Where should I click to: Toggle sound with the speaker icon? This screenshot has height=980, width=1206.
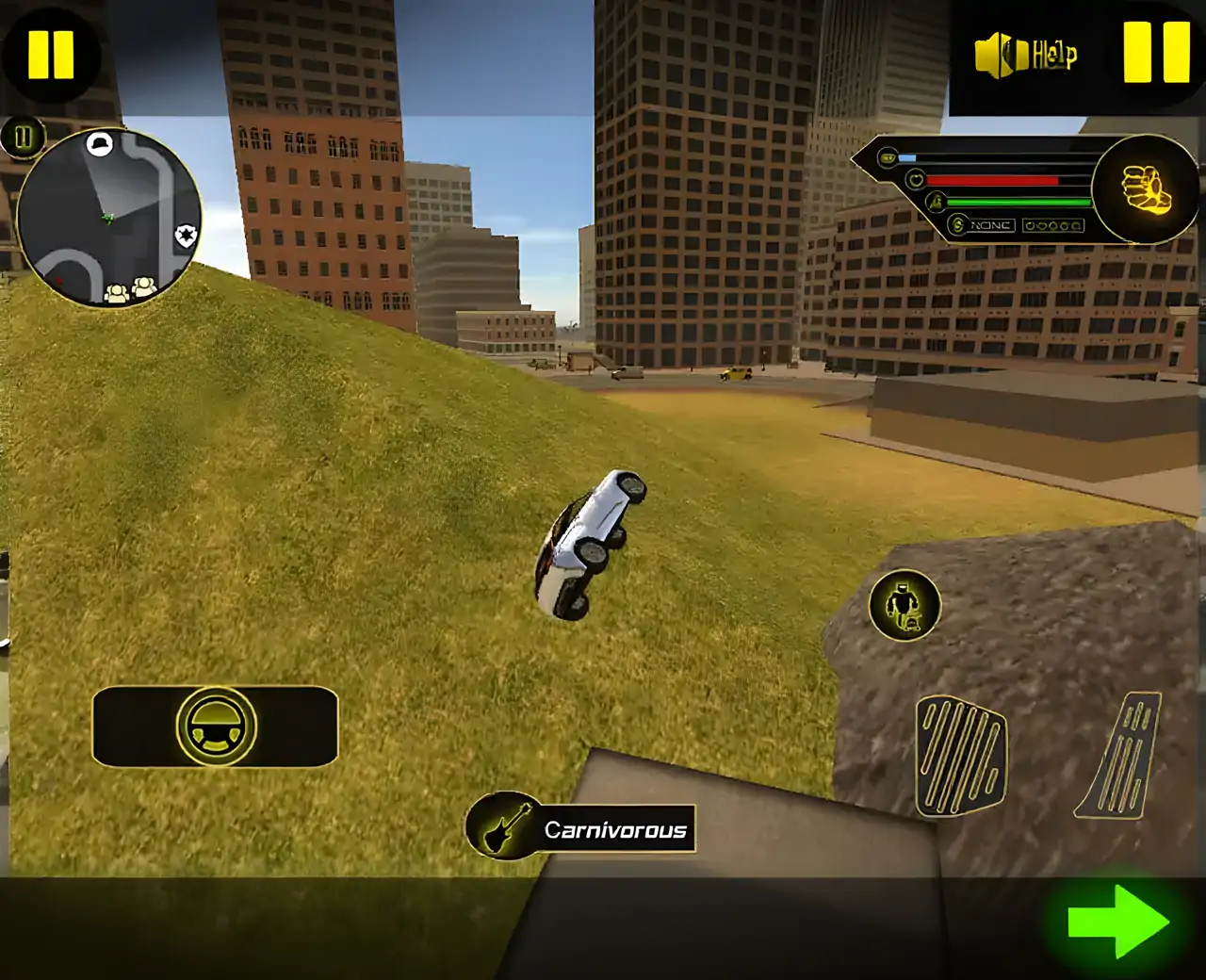[x=999, y=54]
